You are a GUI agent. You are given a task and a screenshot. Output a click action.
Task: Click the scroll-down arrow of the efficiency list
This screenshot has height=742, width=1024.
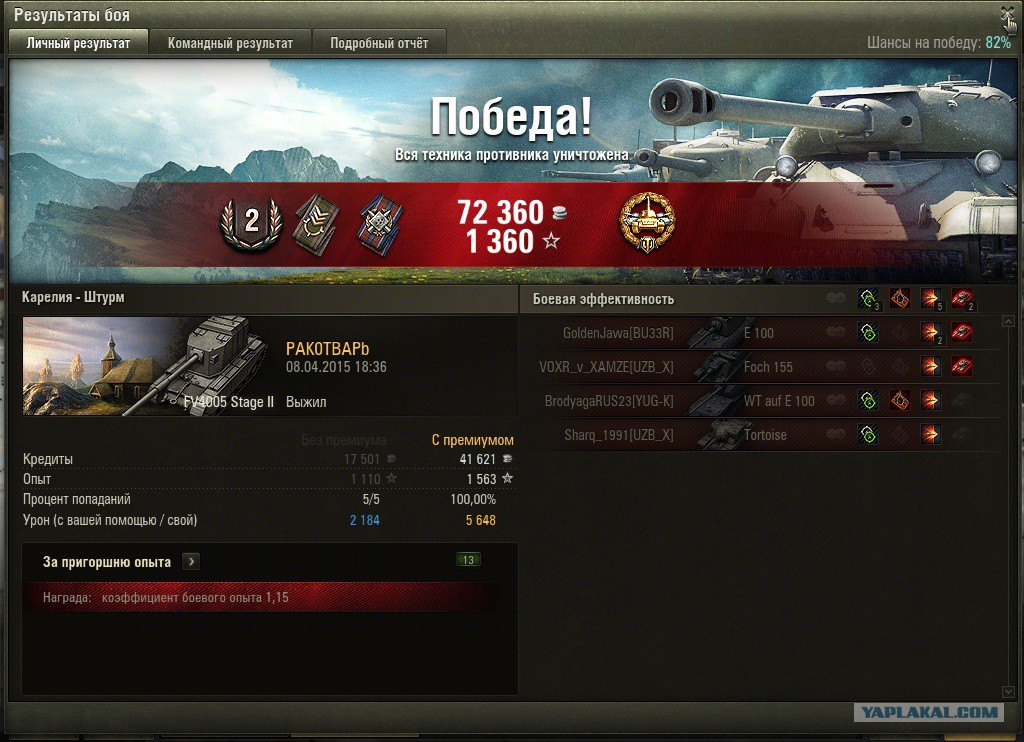1008,691
